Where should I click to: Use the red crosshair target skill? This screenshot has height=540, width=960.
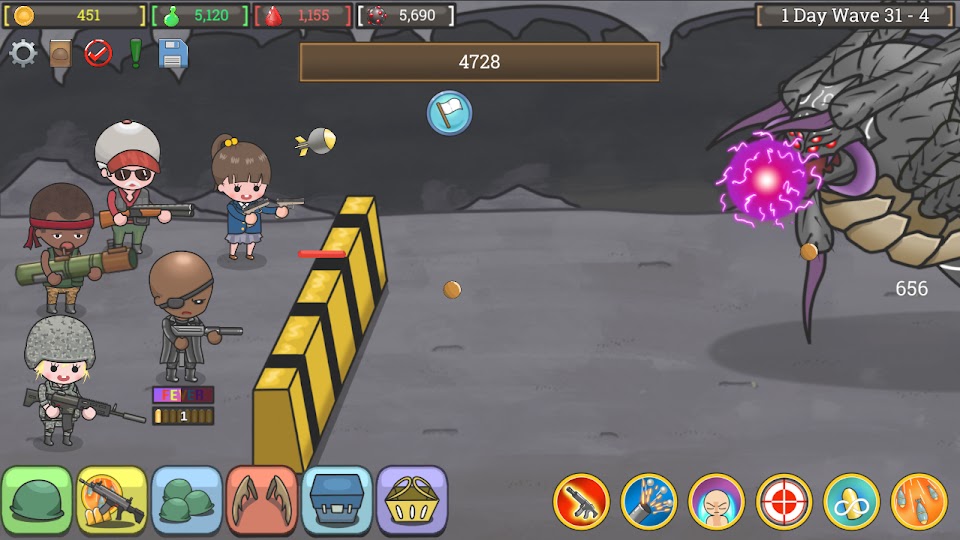point(784,501)
